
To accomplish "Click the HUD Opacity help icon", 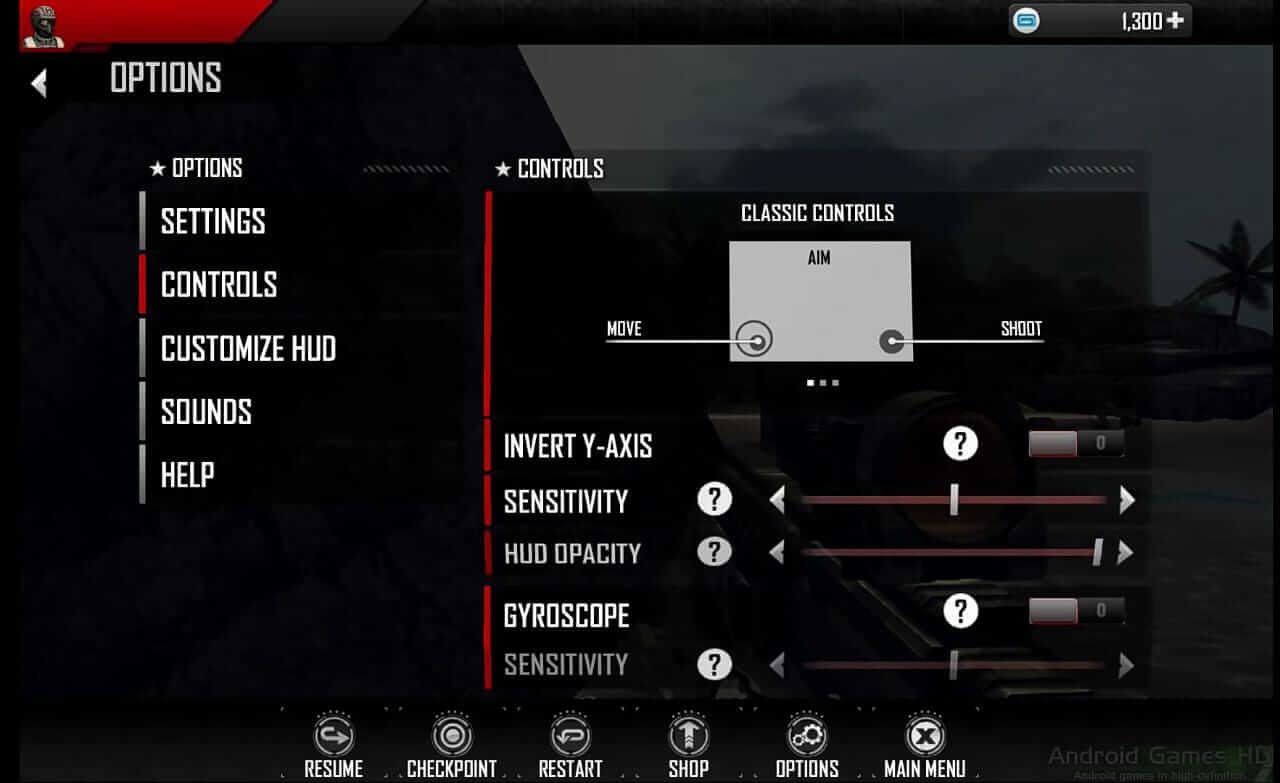I will coord(714,552).
